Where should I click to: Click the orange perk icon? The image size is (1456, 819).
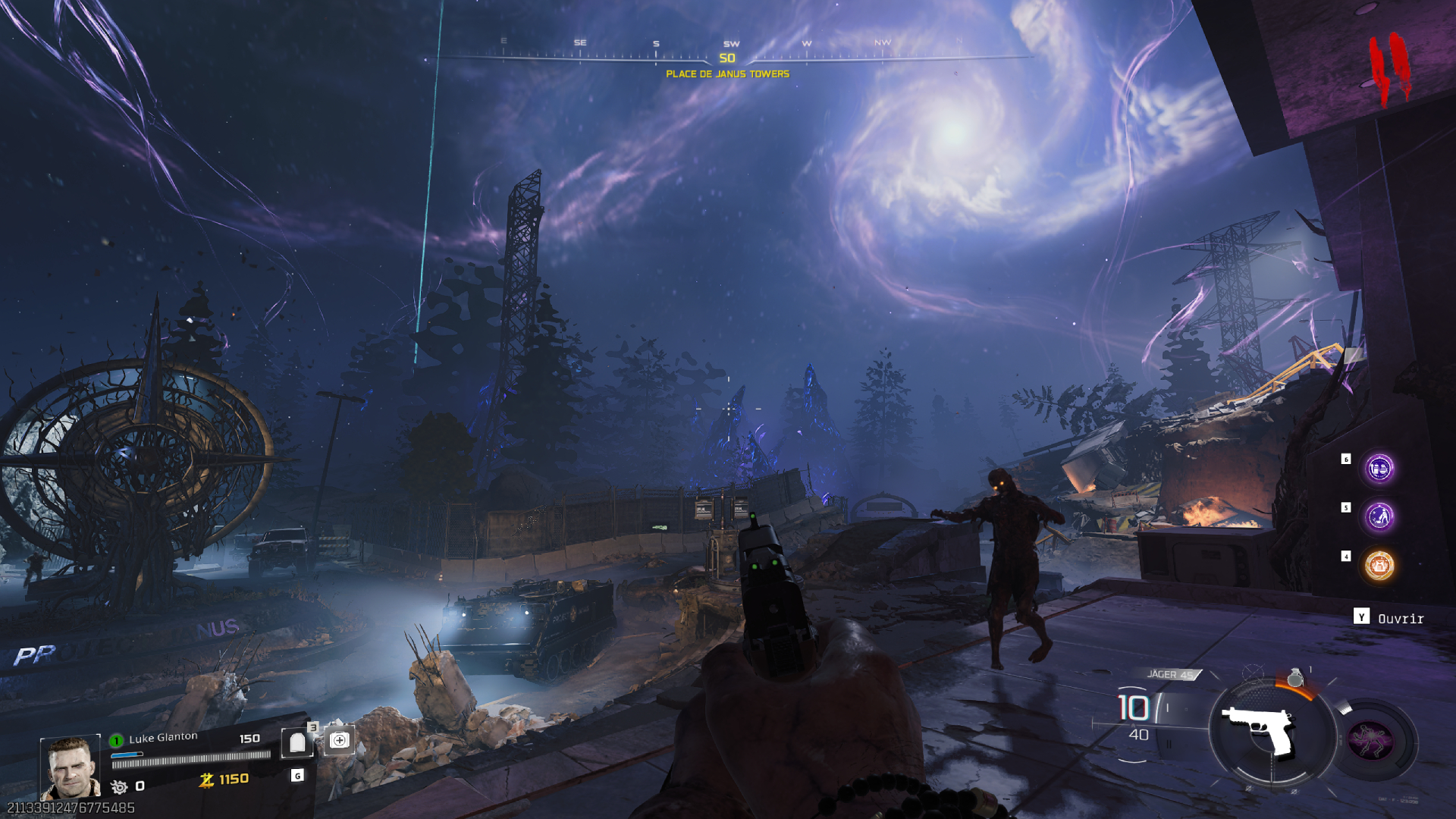(x=1379, y=565)
